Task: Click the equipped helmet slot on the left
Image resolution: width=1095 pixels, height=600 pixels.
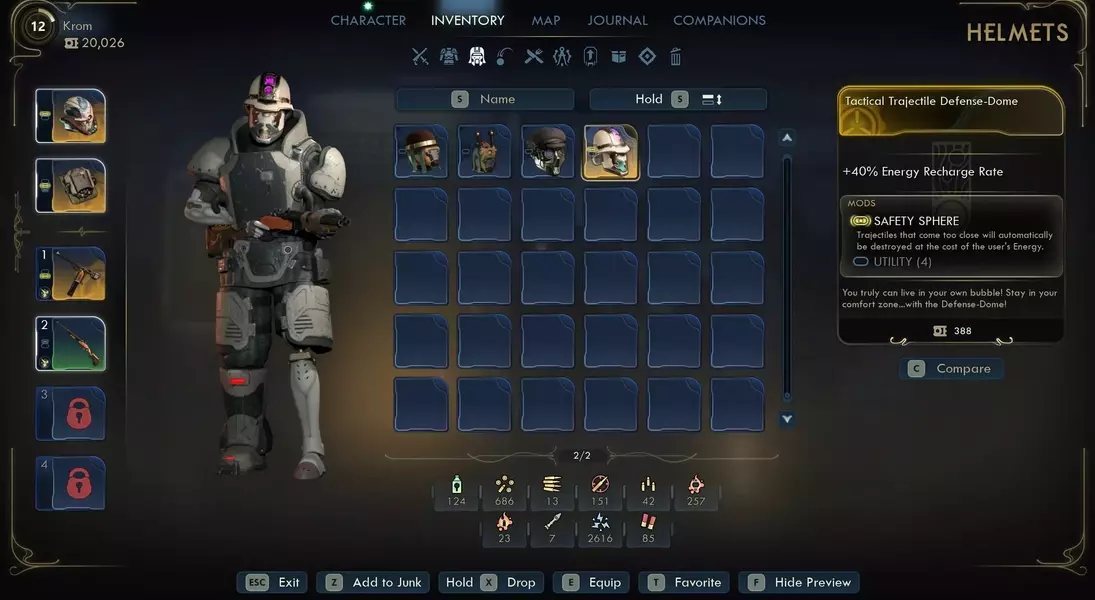Action: pos(71,117)
